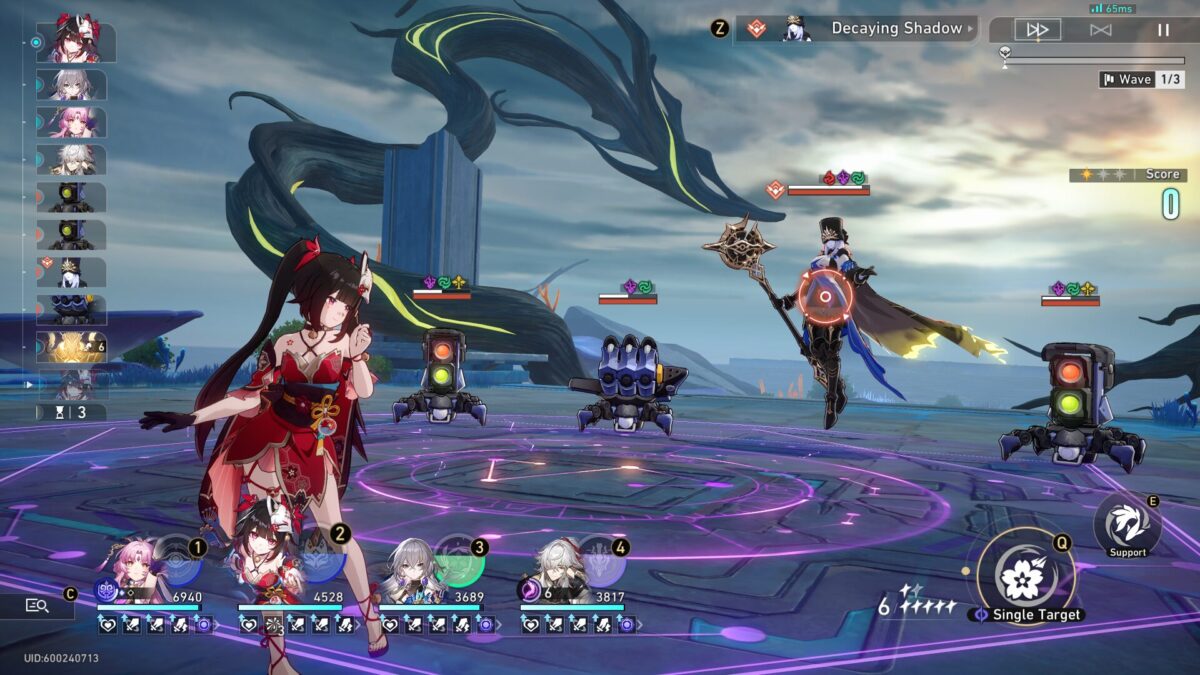Enable auto-battle with the crossed arrows icon
The width and height of the screenshot is (1200, 675).
pos(1100,30)
